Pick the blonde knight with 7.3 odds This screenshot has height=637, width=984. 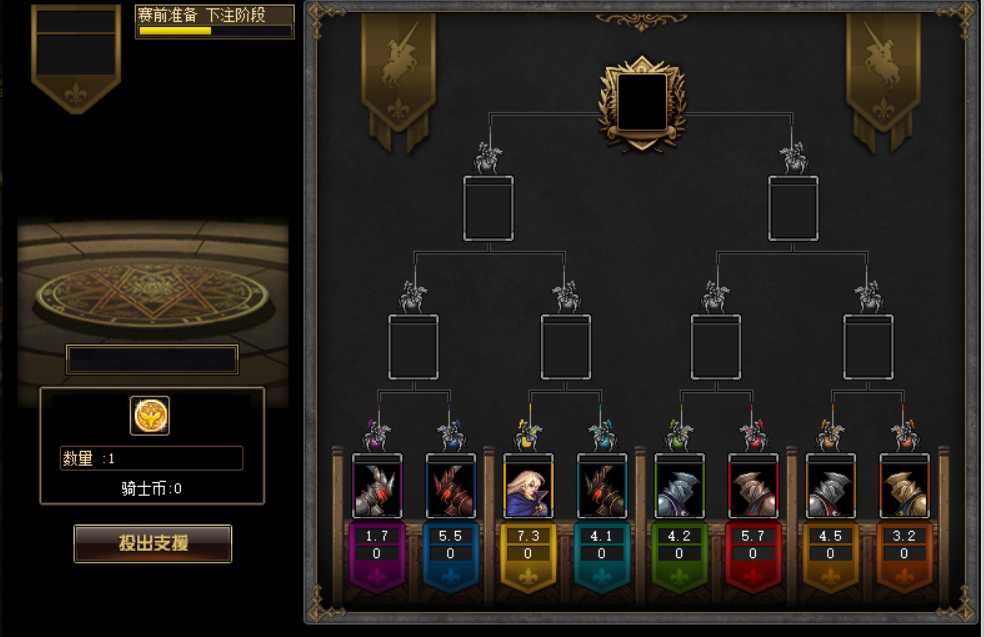(x=528, y=488)
